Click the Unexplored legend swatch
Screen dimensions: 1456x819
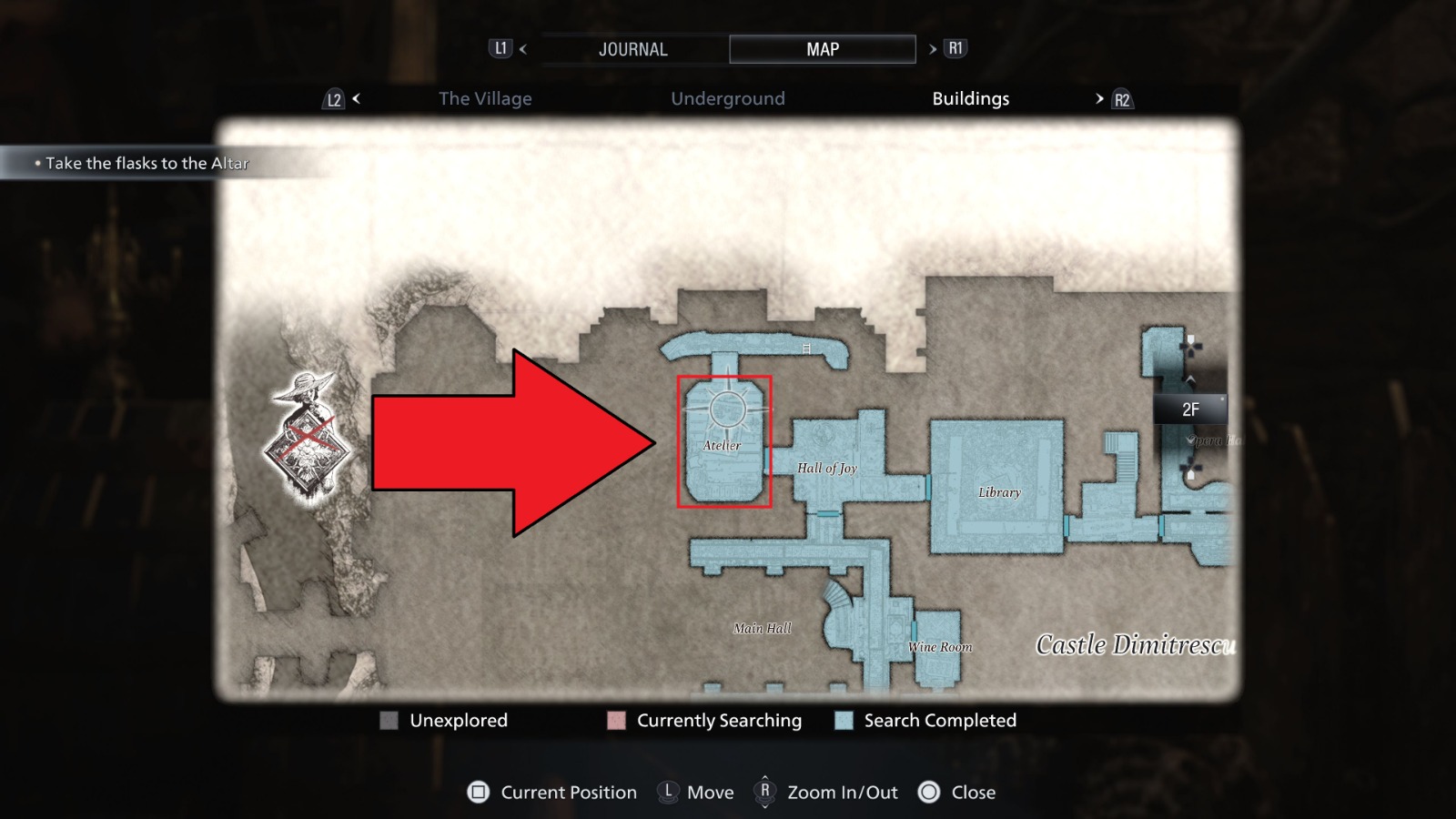391,721
